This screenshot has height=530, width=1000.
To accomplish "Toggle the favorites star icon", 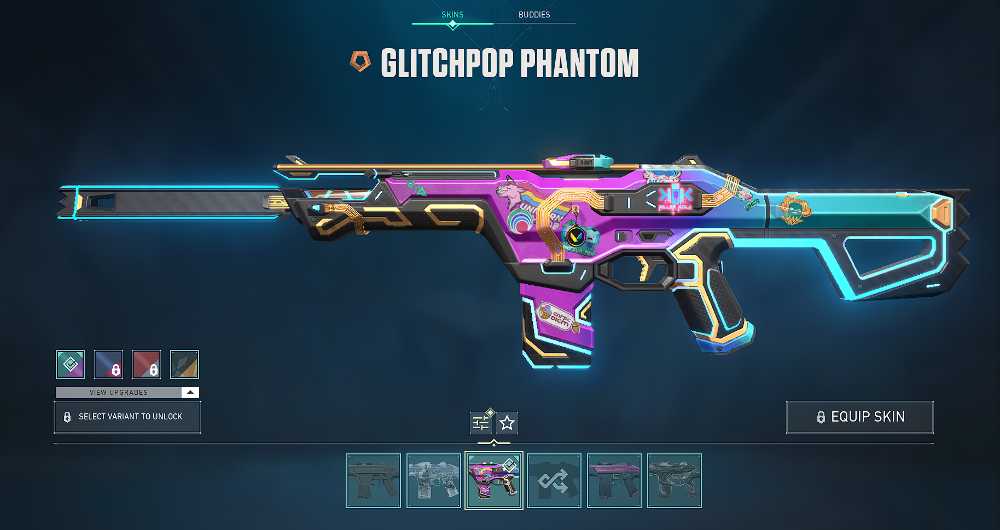I will (x=507, y=422).
